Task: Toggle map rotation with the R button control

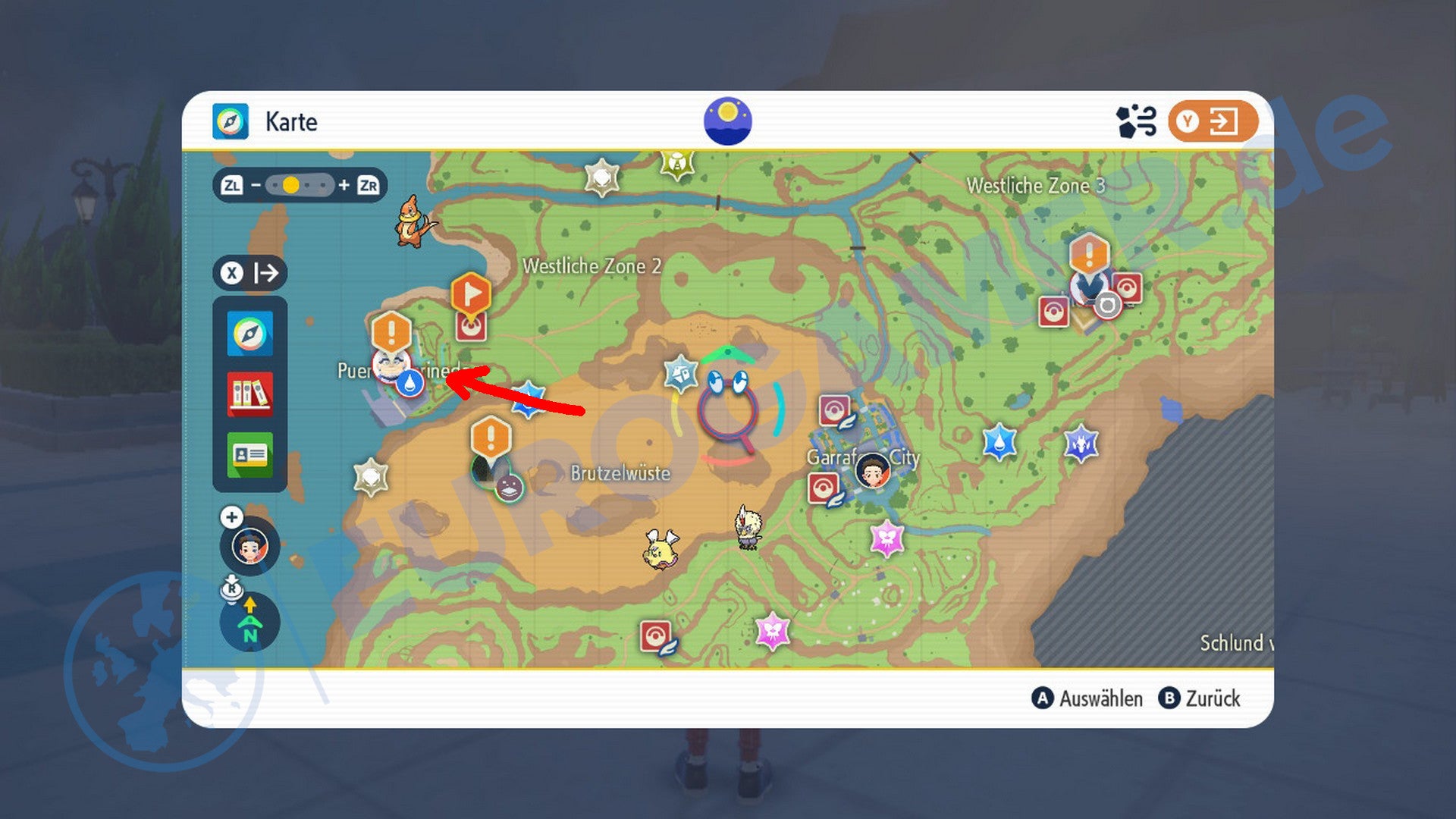Action: click(231, 588)
